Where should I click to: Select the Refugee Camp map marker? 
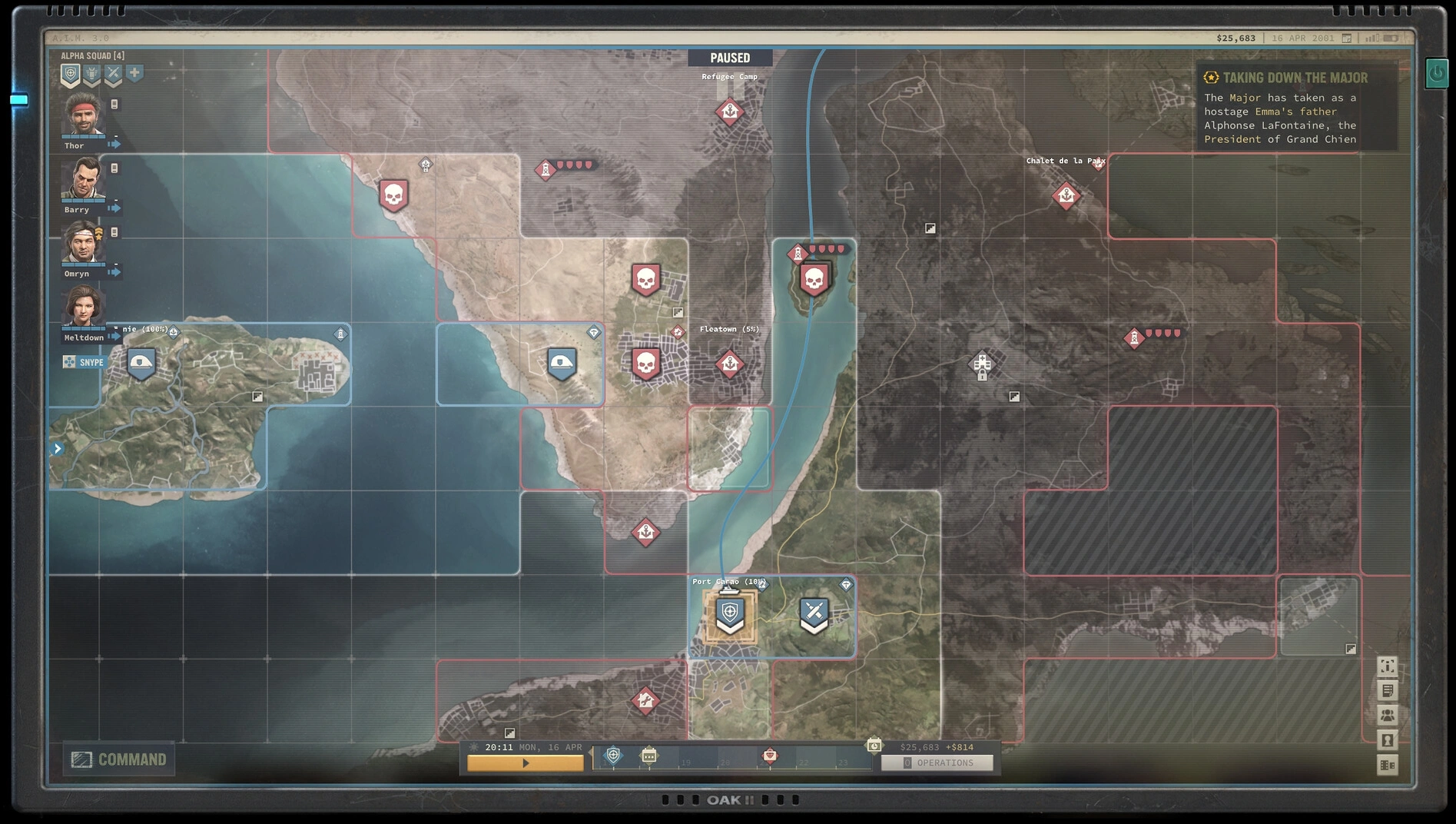pos(729,112)
